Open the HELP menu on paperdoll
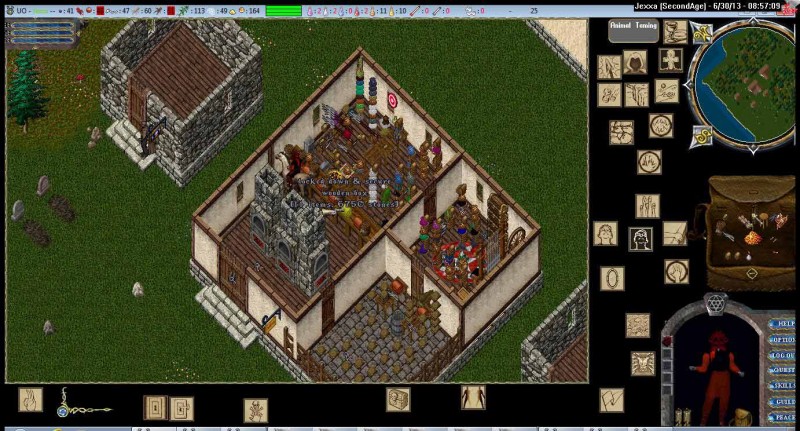 (783, 324)
